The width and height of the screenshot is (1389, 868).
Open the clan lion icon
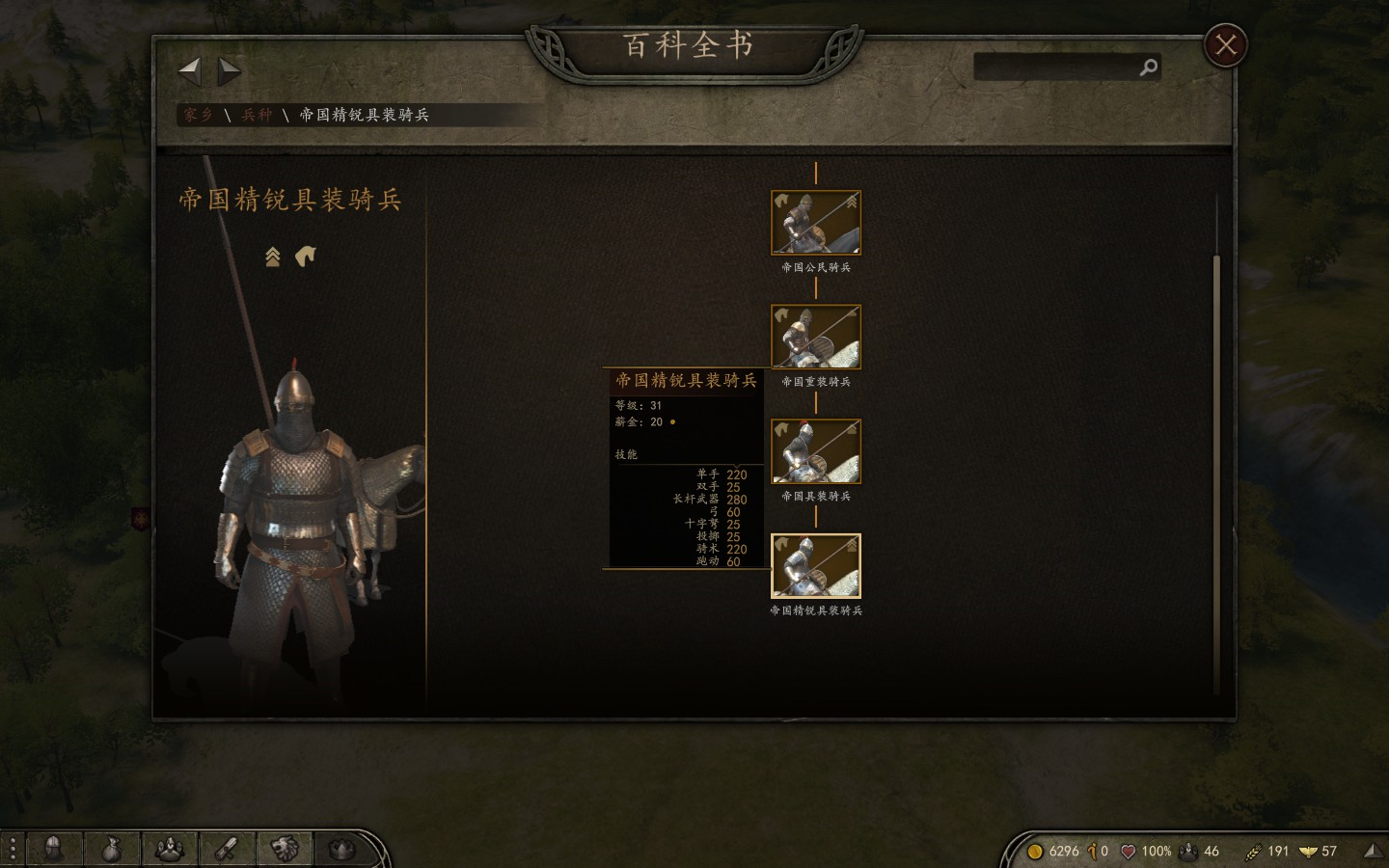pos(284,850)
